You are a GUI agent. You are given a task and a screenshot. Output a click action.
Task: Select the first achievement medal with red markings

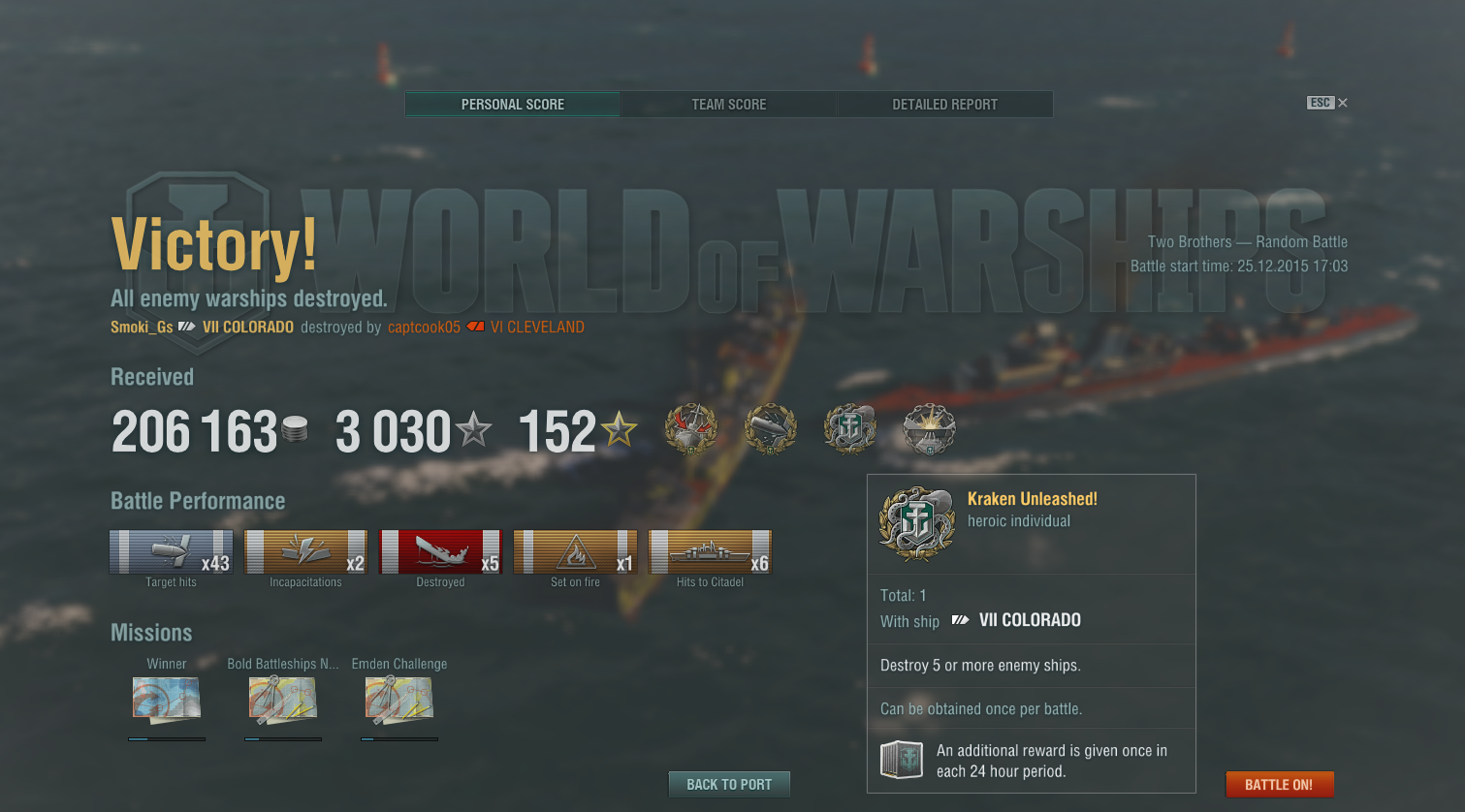coord(690,429)
